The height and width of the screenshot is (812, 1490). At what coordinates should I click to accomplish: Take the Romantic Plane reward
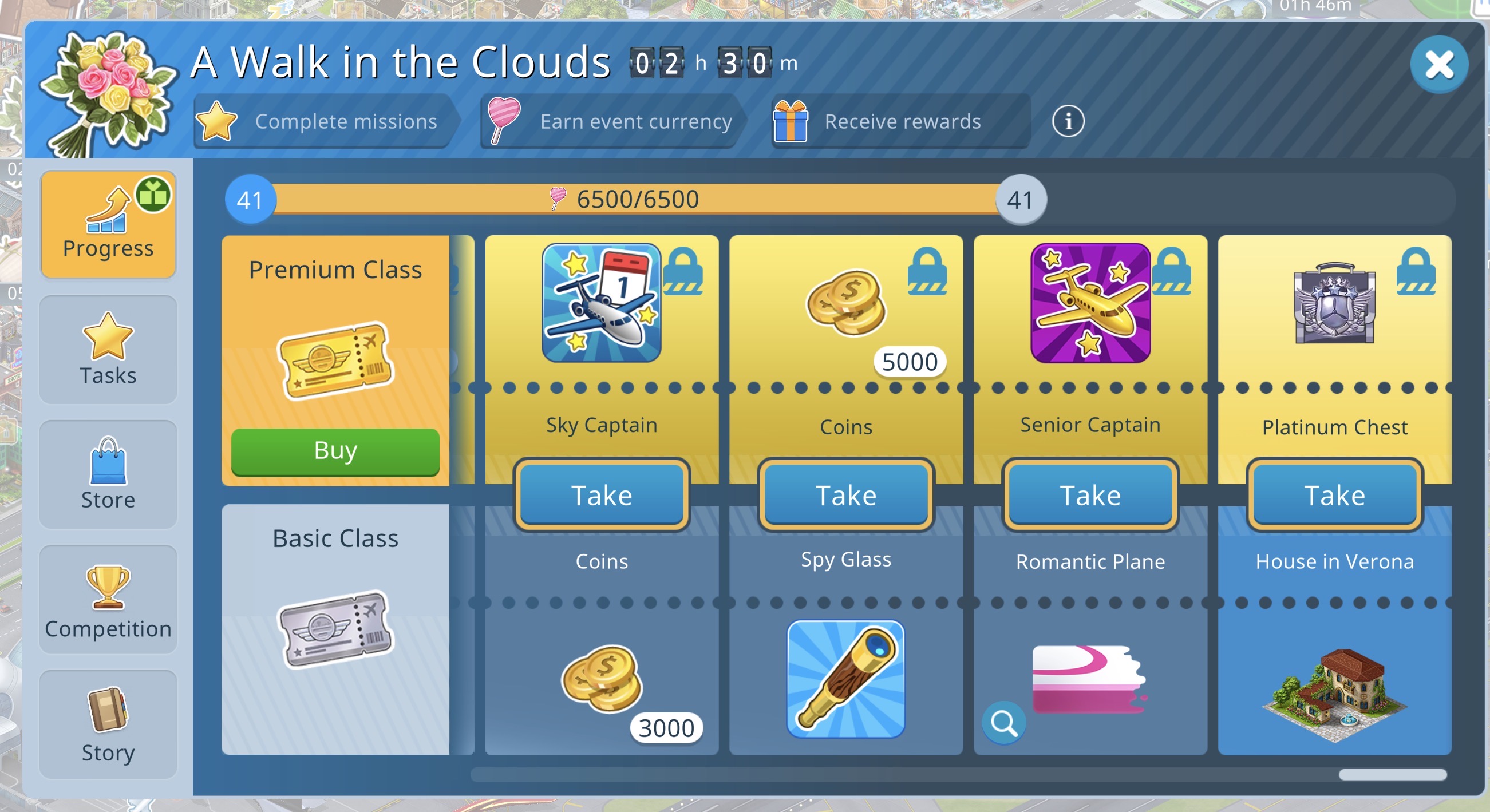[x=1090, y=495]
